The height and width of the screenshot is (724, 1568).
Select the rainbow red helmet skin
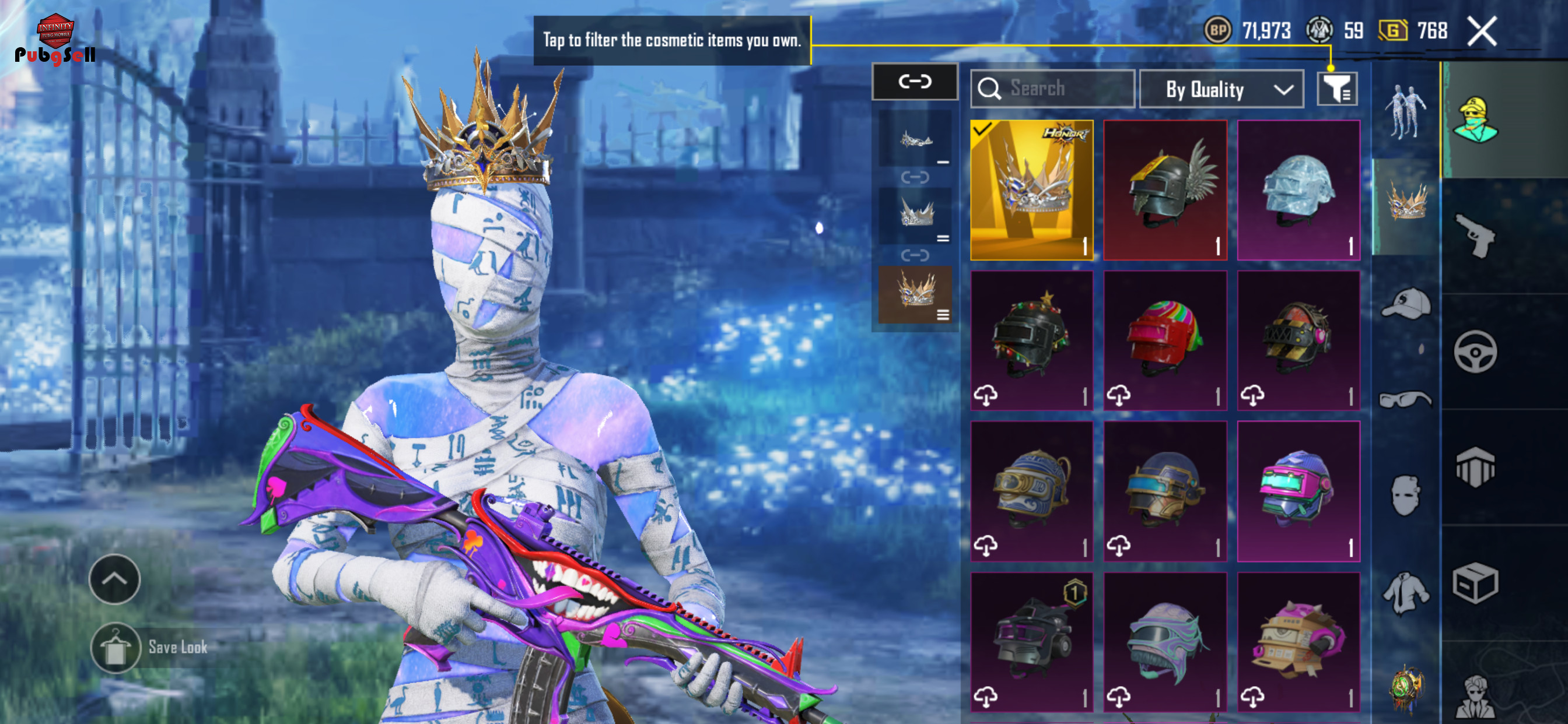(1165, 340)
